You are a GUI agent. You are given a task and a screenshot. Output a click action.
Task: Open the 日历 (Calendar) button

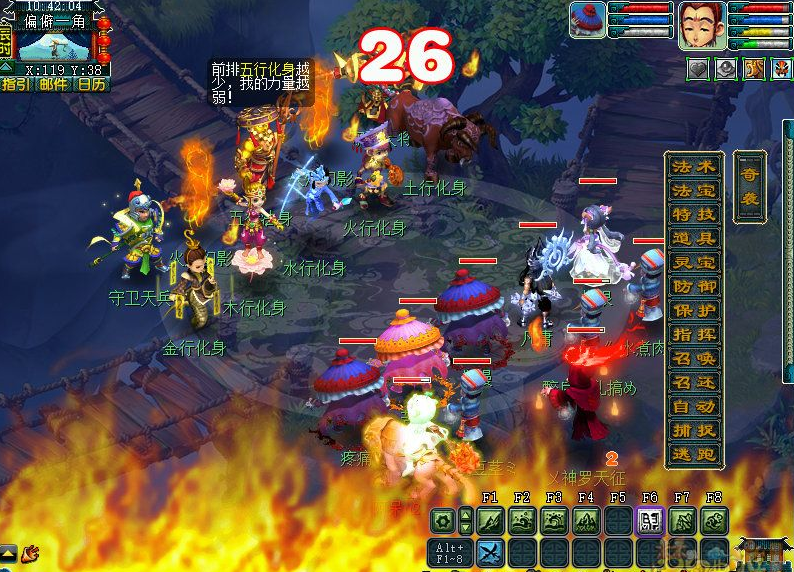[x=92, y=84]
